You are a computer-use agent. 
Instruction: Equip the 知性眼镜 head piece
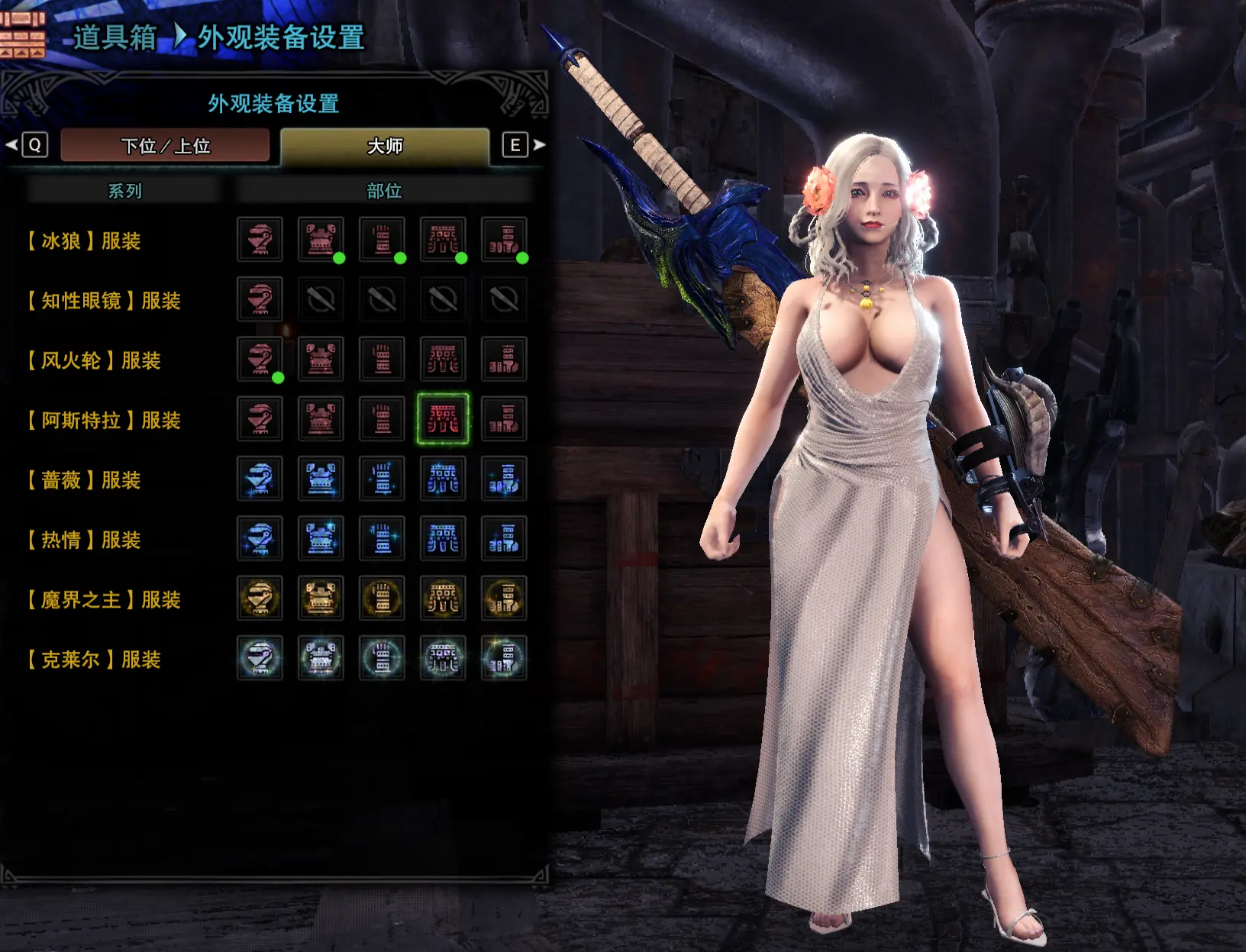[x=260, y=299]
